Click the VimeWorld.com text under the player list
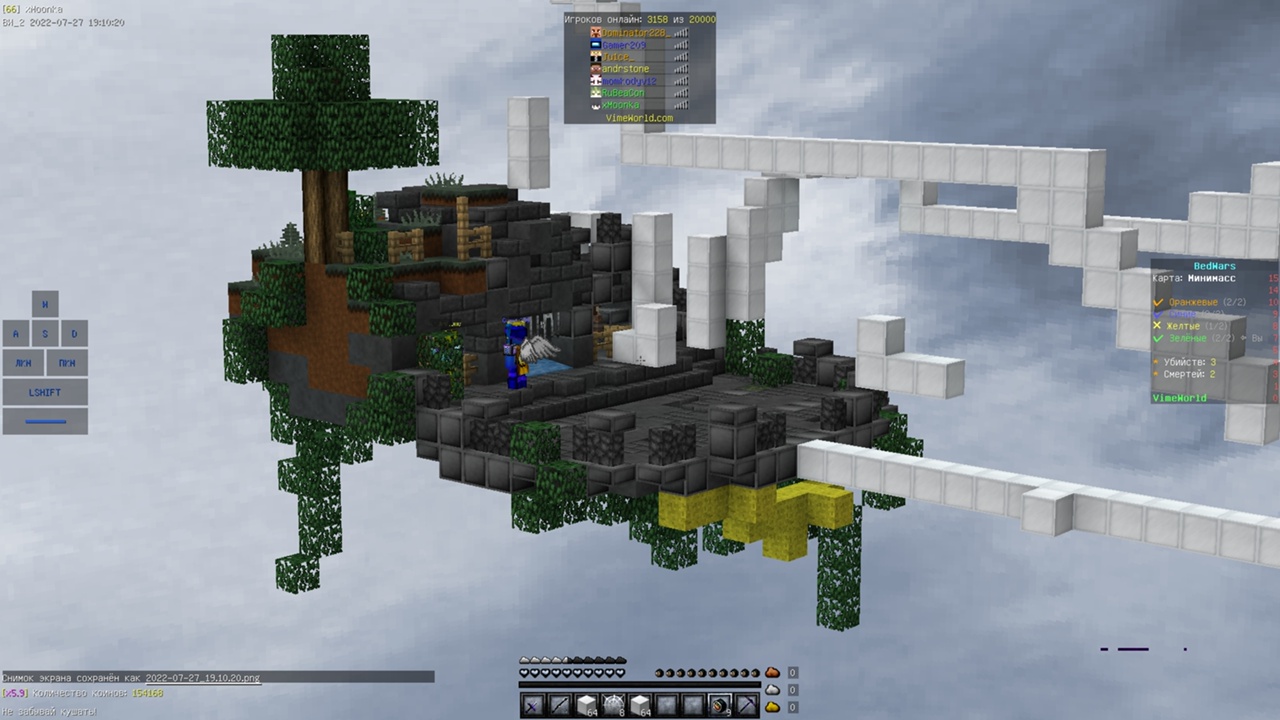The height and width of the screenshot is (720, 1280). 639,118
